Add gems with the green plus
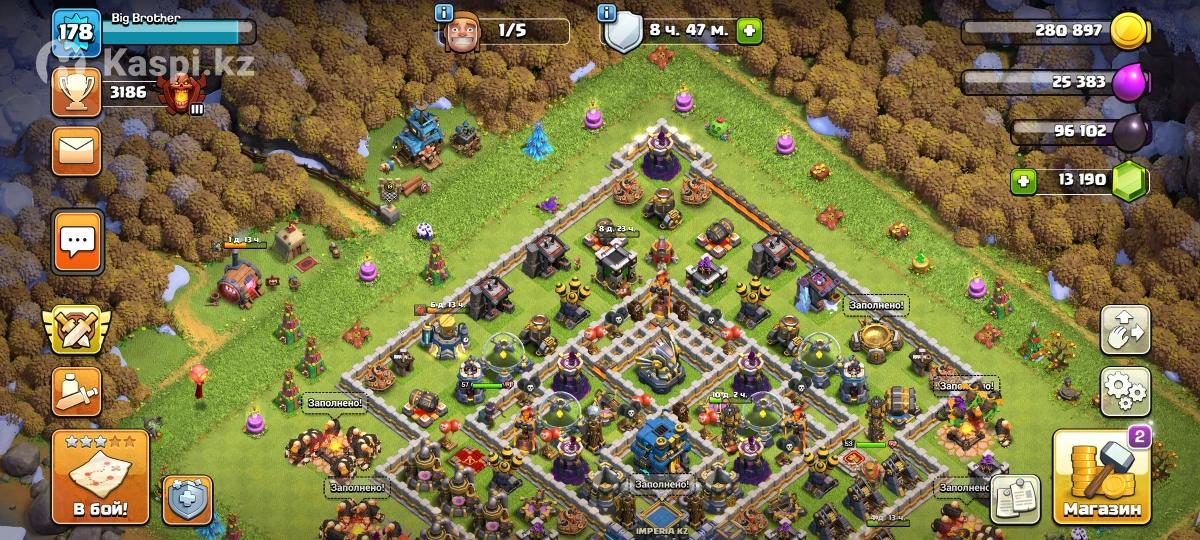This screenshot has height=540, width=1200. [1023, 181]
